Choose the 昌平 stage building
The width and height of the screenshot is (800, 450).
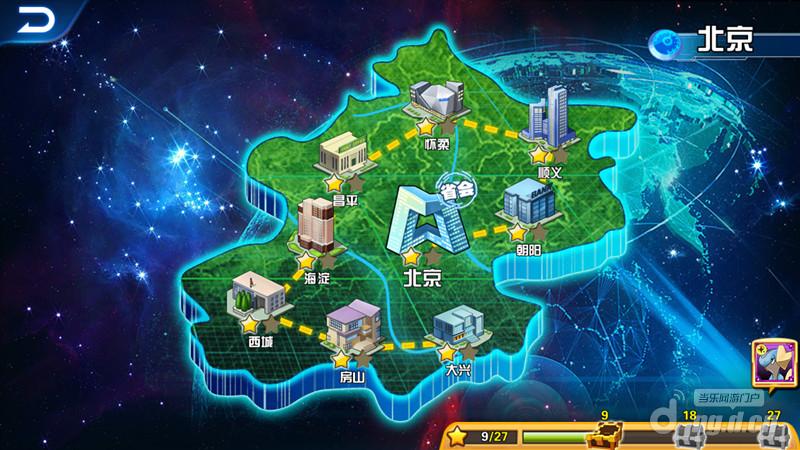pyautogui.click(x=343, y=157)
